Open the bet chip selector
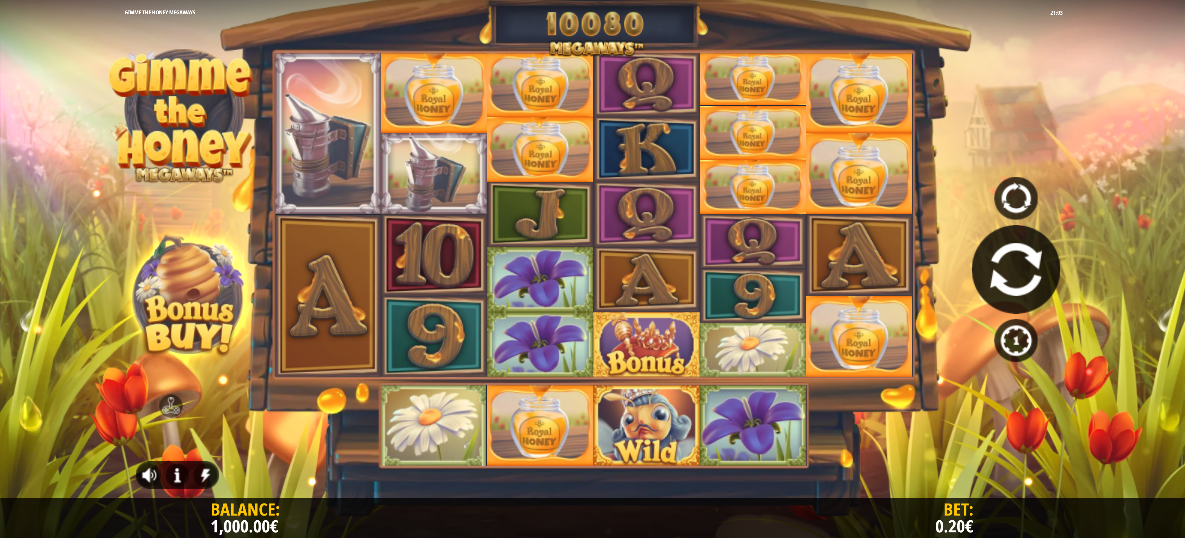Image resolution: width=1185 pixels, height=538 pixels. pos(1015,341)
